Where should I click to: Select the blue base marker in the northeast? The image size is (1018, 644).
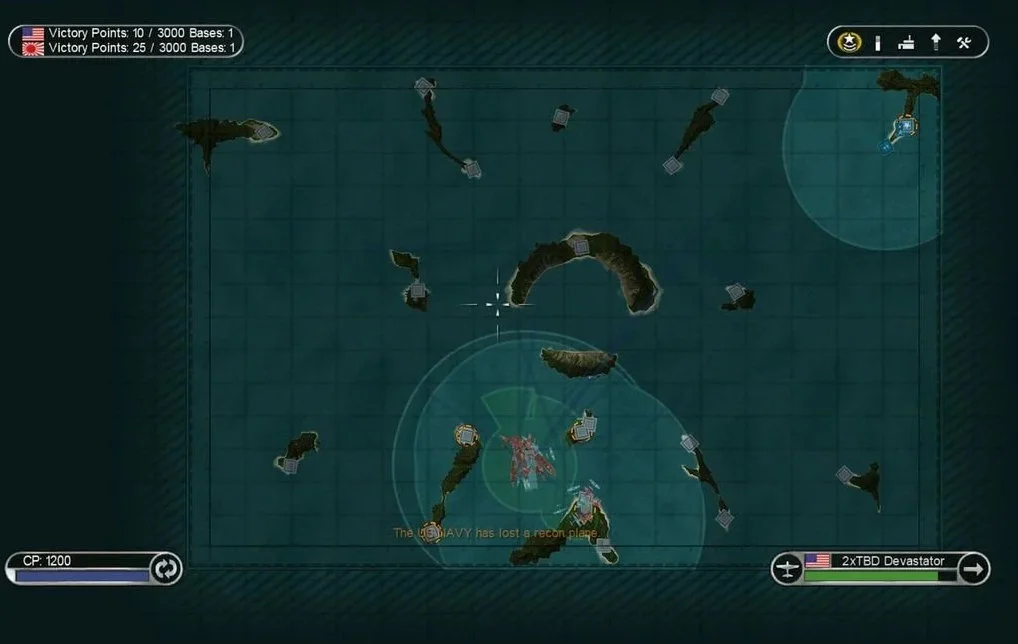coord(906,126)
